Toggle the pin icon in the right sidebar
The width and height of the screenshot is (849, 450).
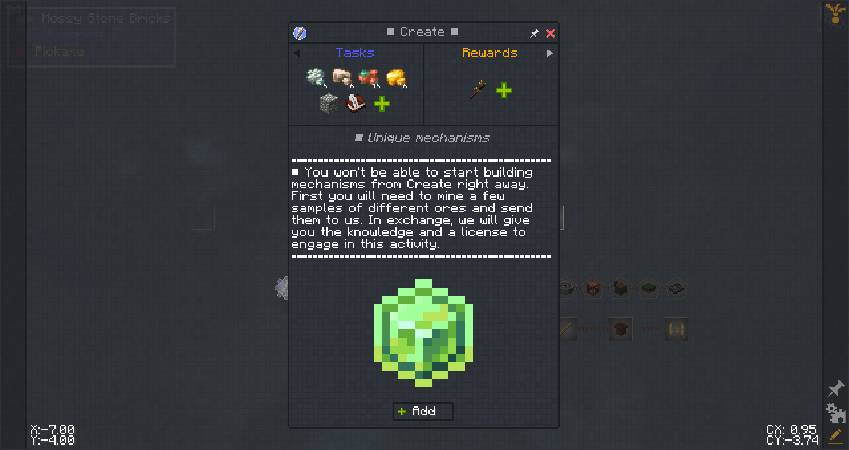(836, 389)
